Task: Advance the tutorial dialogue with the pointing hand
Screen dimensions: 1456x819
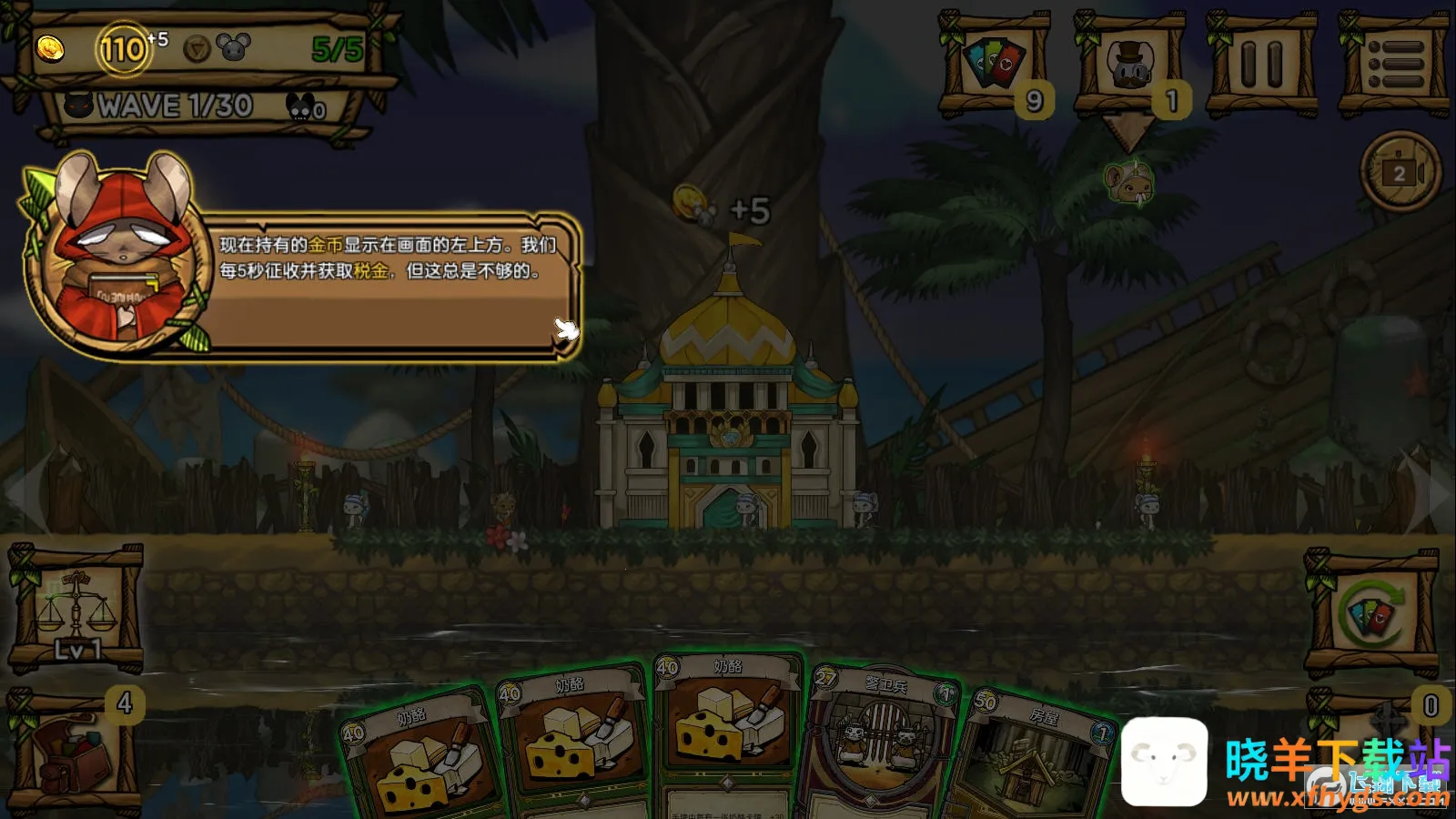Action: [566, 329]
